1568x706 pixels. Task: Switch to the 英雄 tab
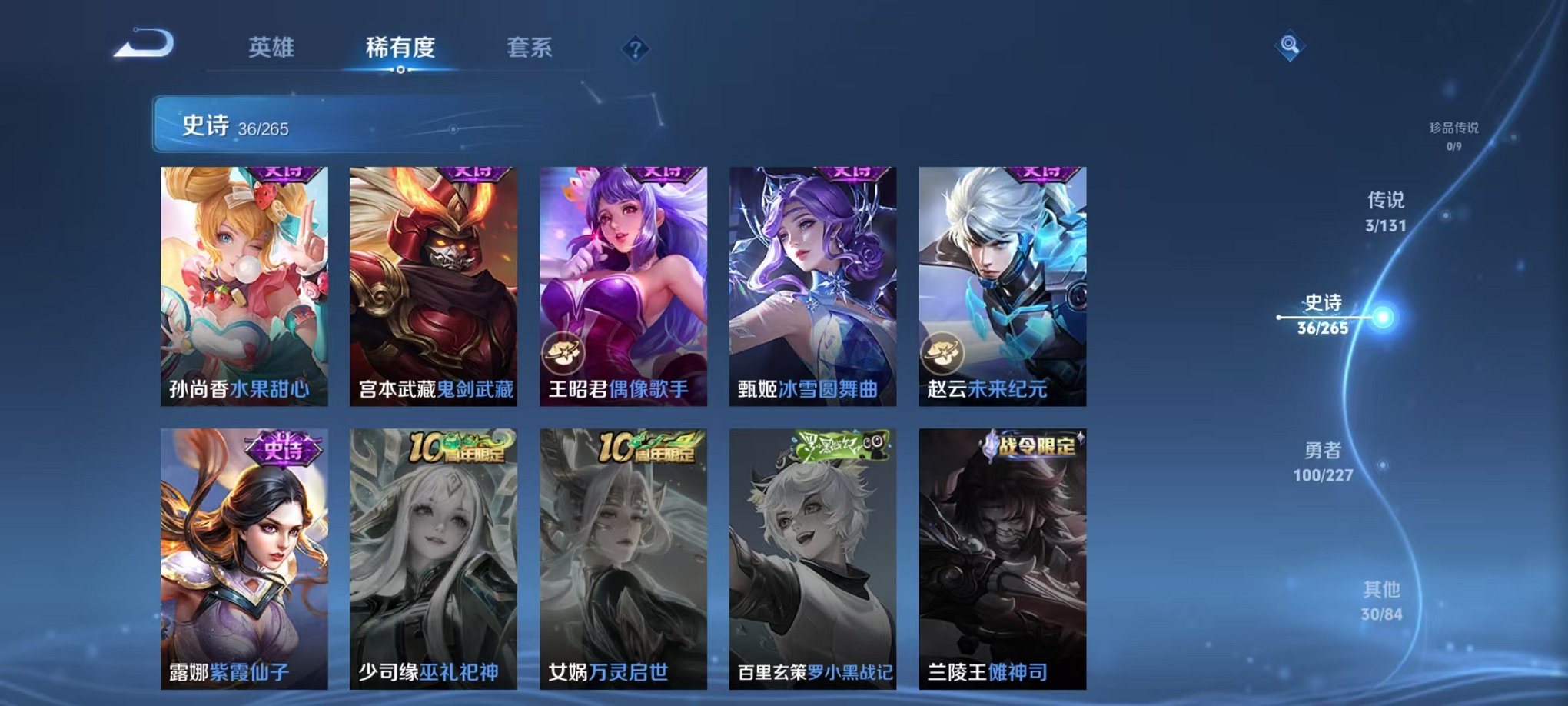[x=273, y=48]
